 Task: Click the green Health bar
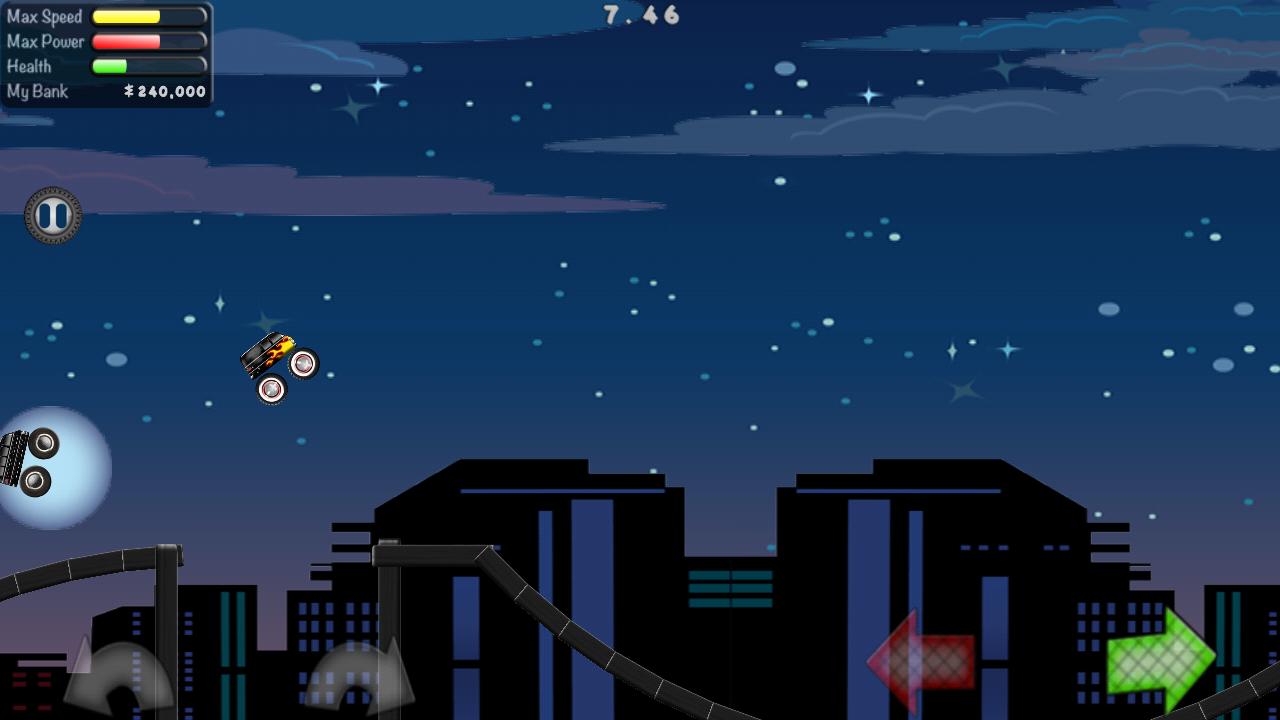point(110,66)
